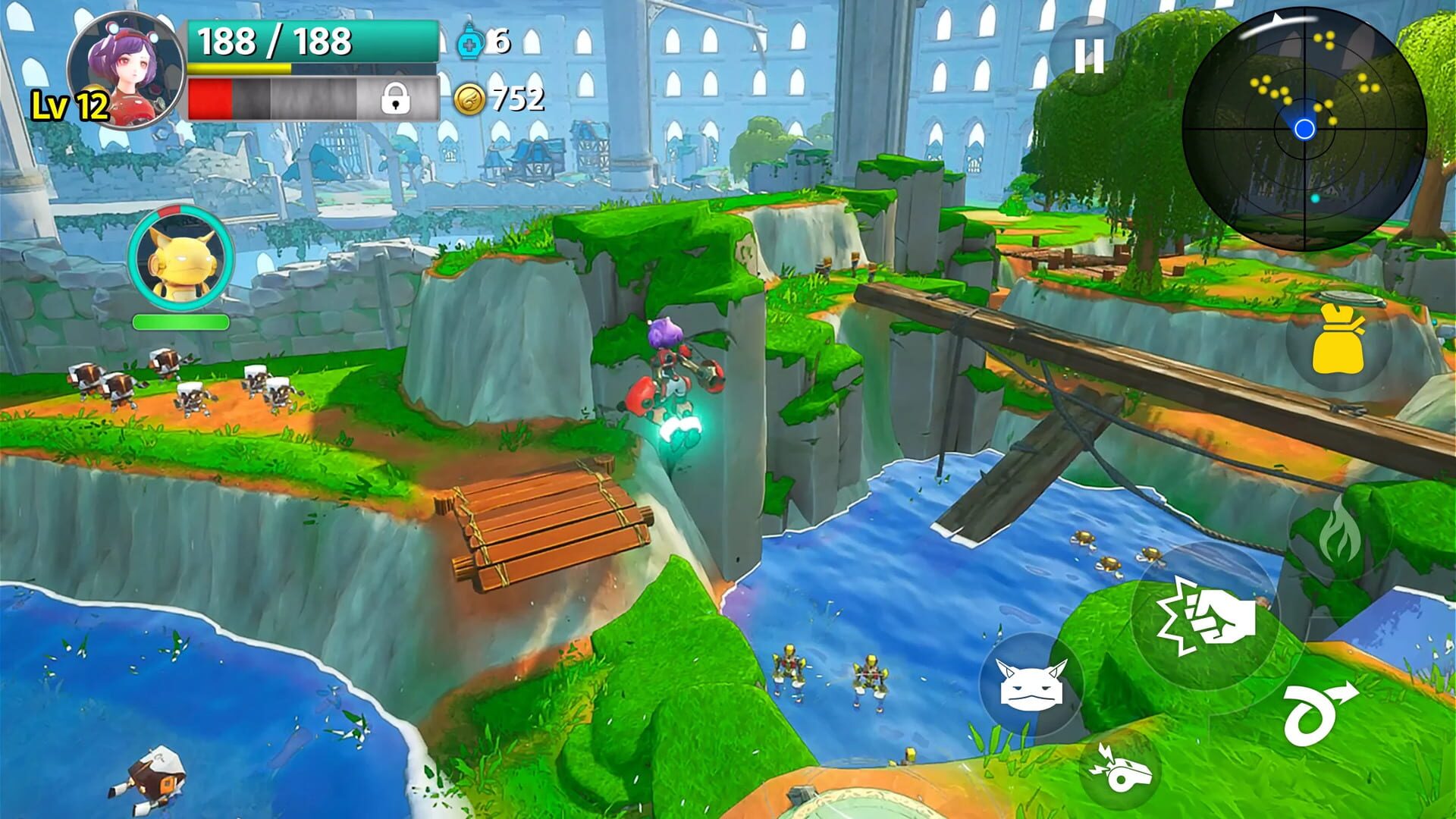1456x819 pixels.
Task: Tap the yellow experience bar
Action: 239,67
